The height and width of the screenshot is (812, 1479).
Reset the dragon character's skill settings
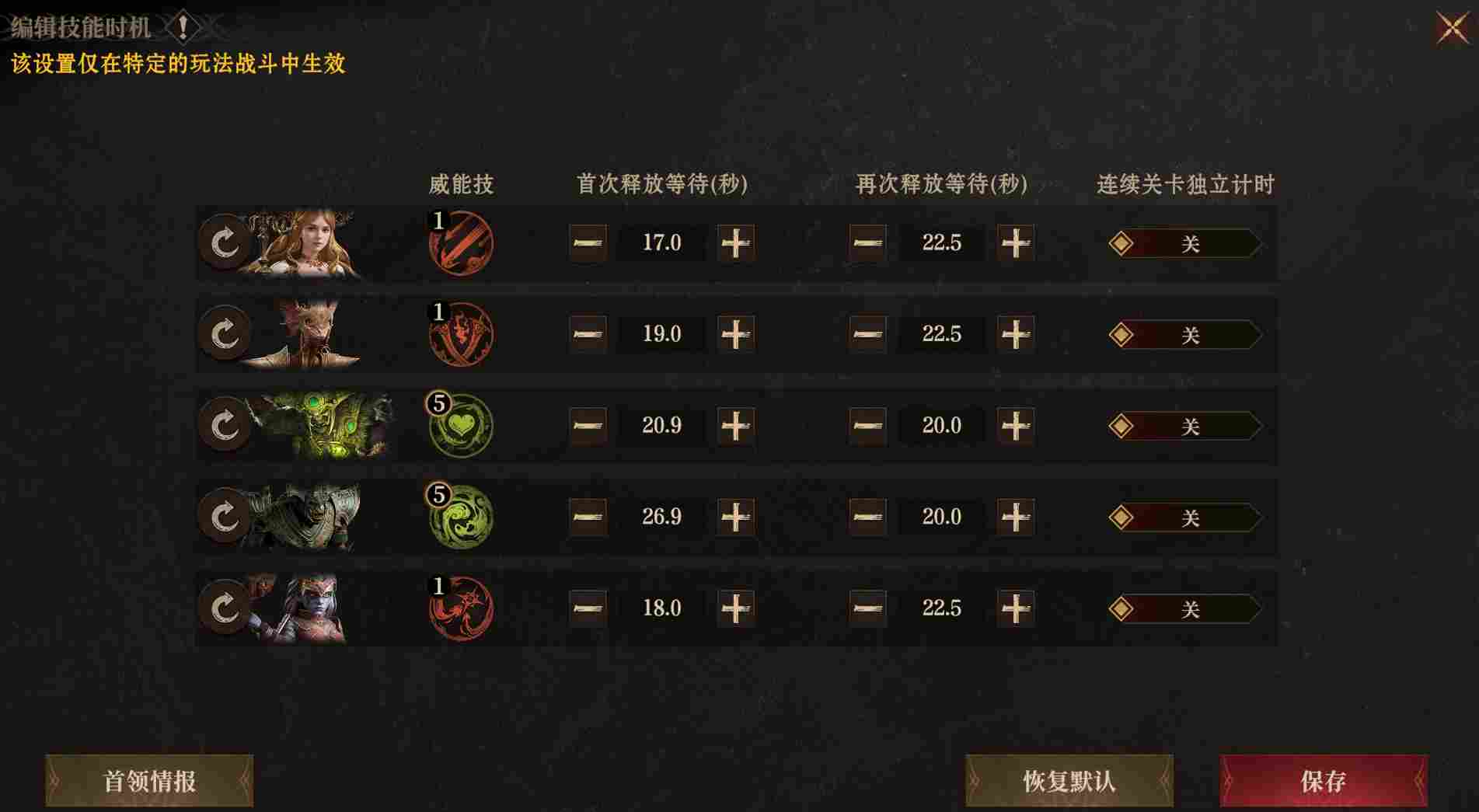point(225,336)
